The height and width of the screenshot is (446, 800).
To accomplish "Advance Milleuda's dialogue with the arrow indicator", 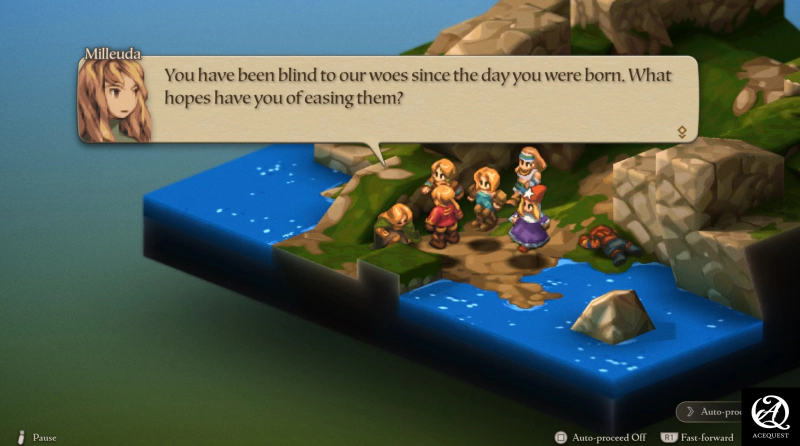I will point(681,131).
